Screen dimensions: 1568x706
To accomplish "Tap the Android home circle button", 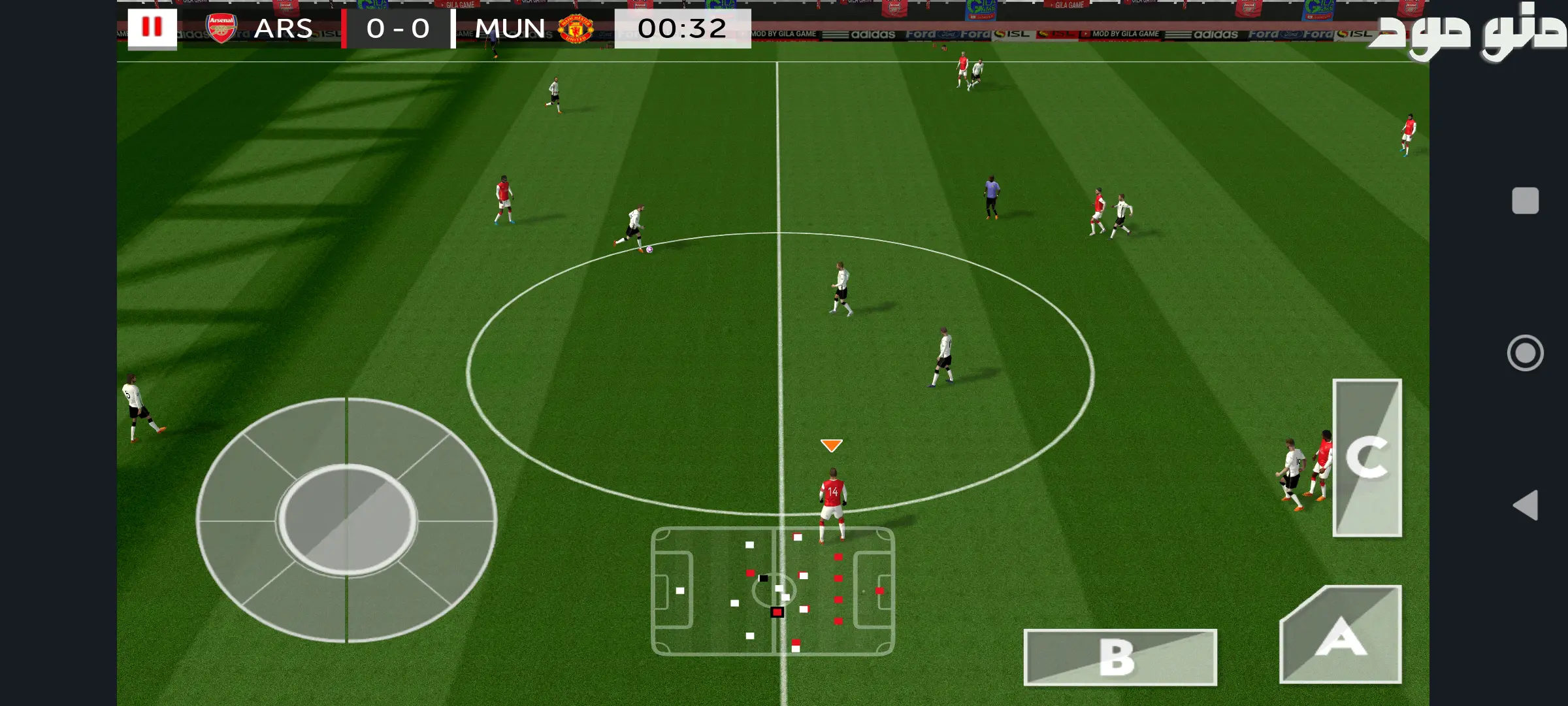I will click(1525, 353).
